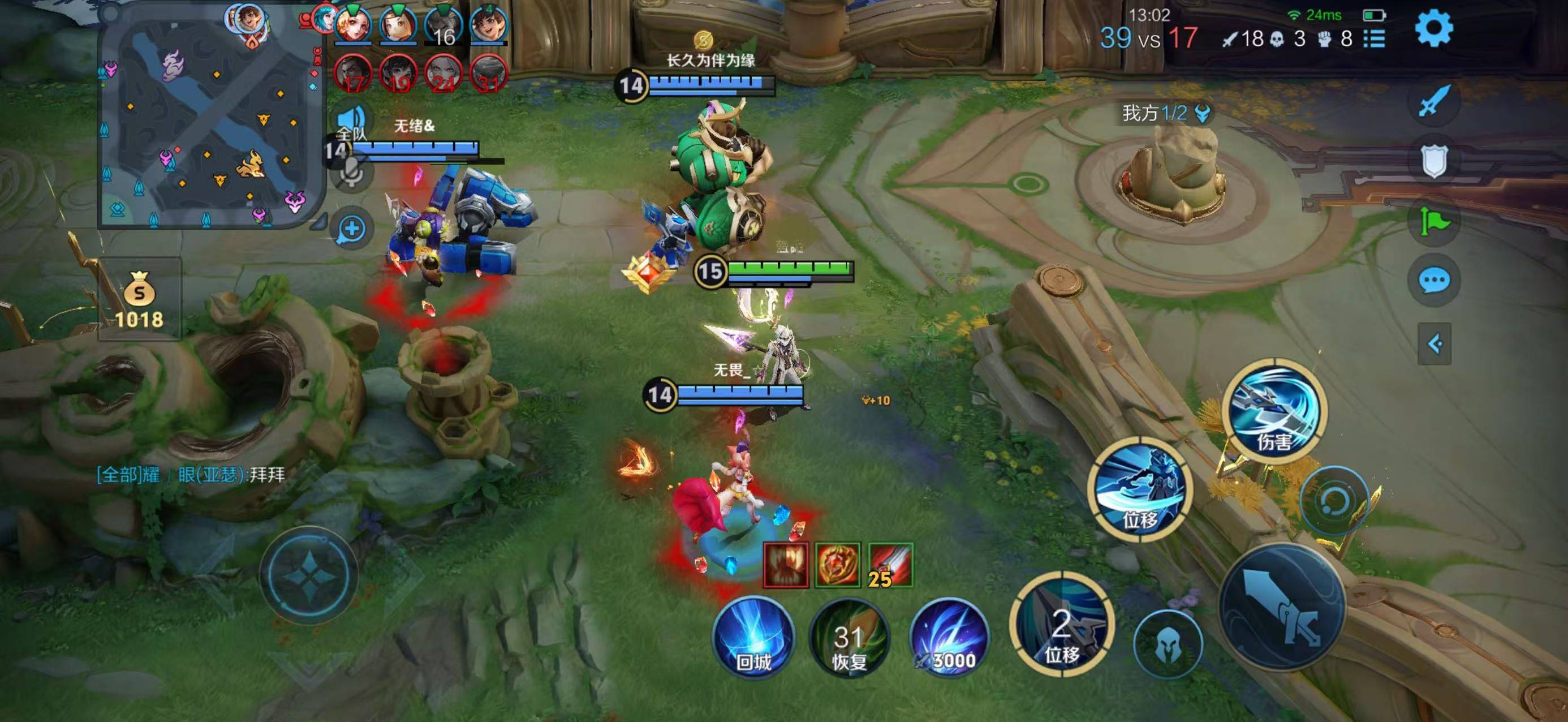Open the chat speech bubble
This screenshot has height=722, width=1568.
(1433, 281)
